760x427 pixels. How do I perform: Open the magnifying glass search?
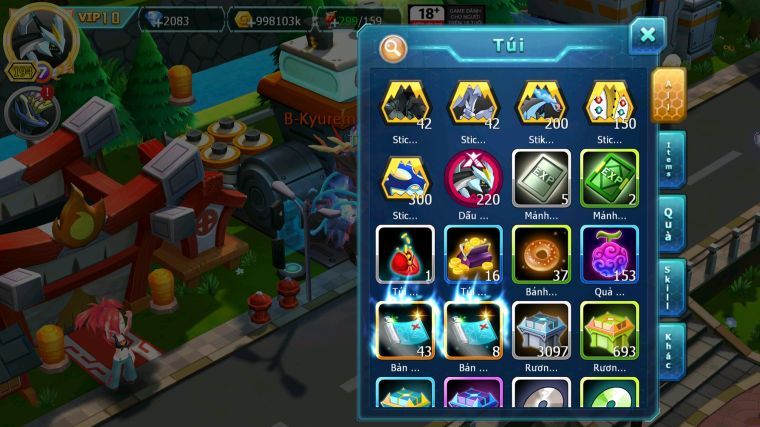coord(393,47)
